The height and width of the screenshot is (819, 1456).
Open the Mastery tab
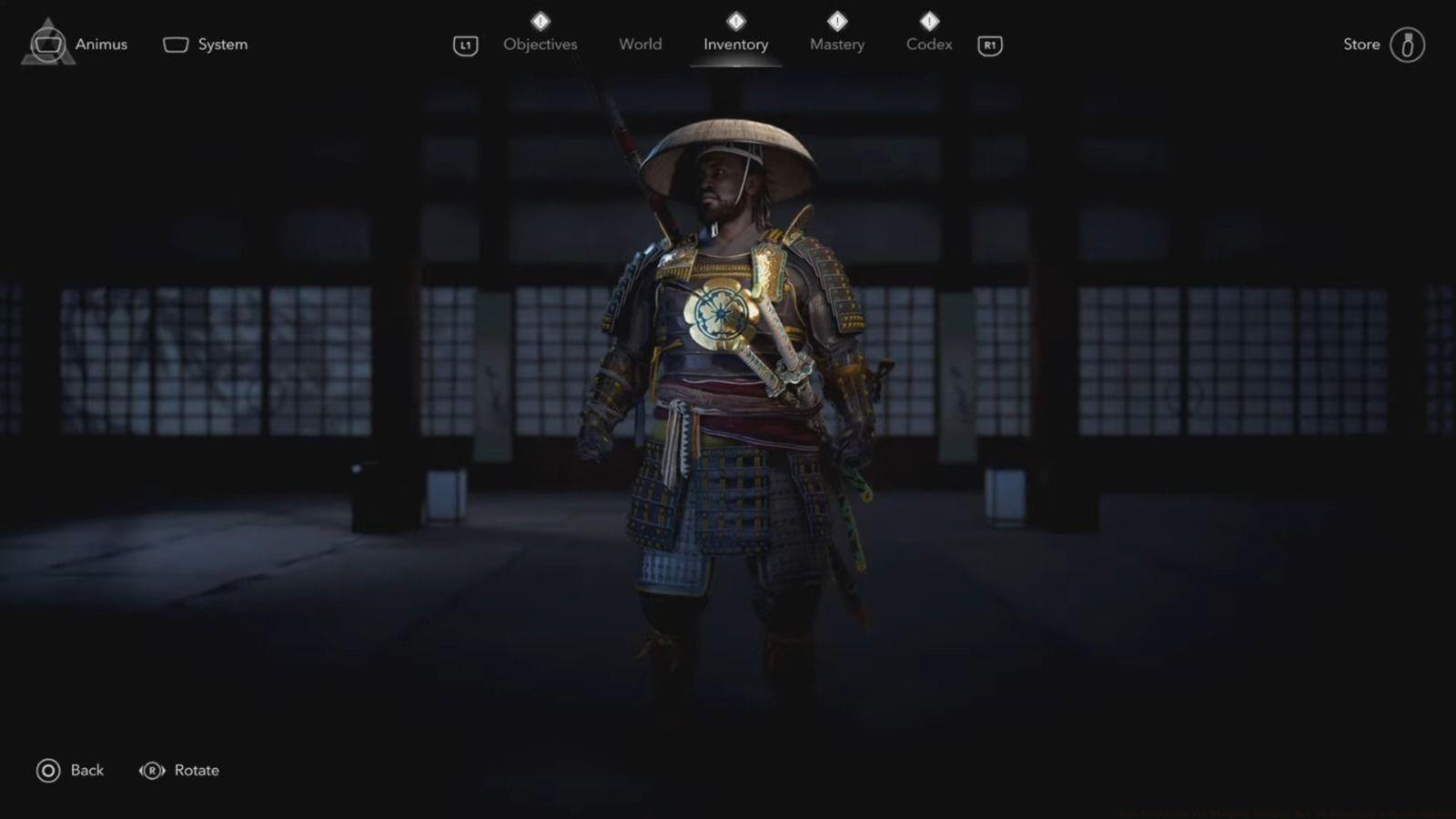point(836,44)
